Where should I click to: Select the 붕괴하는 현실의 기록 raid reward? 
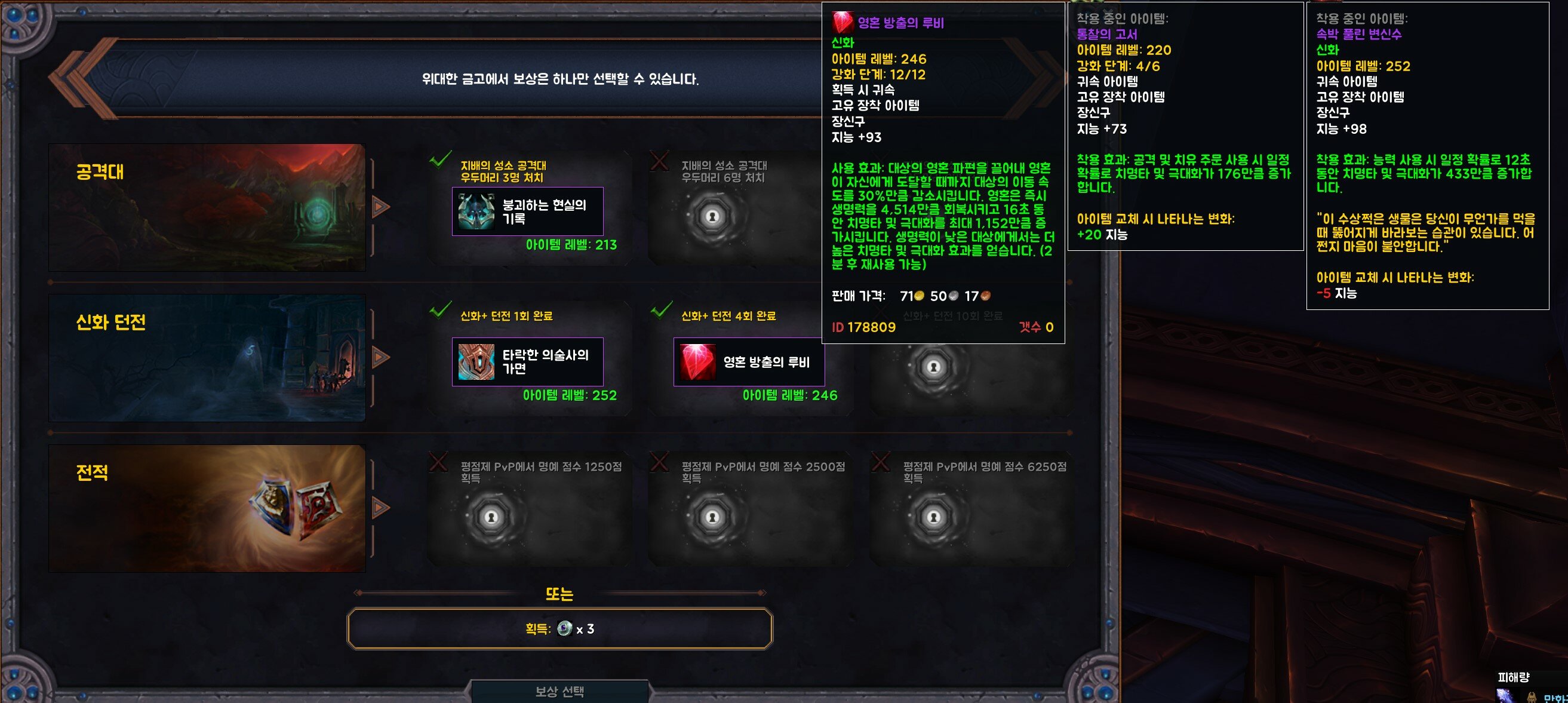pyautogui.click(x=527, y=211)
